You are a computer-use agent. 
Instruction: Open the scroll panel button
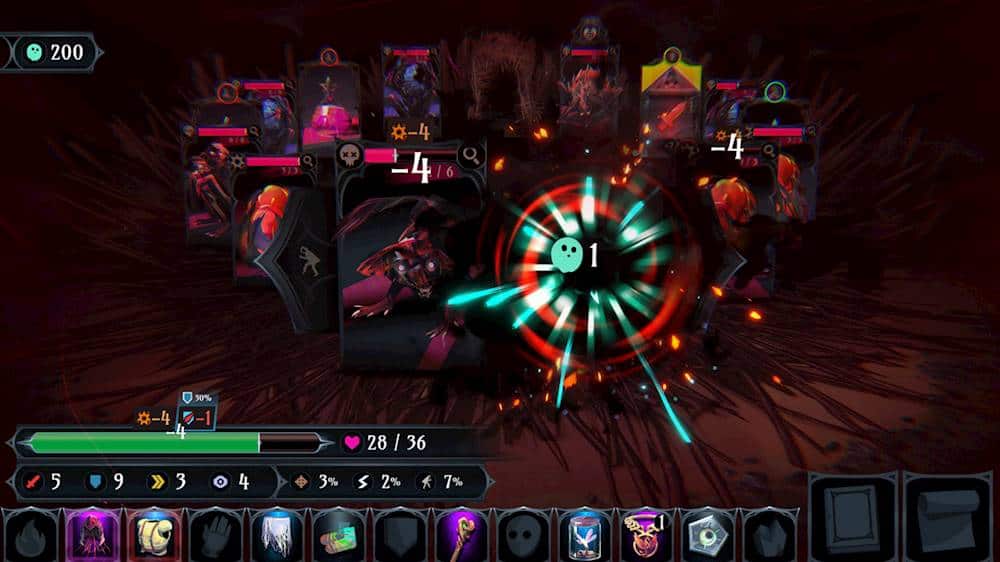[x=947, y=516]
